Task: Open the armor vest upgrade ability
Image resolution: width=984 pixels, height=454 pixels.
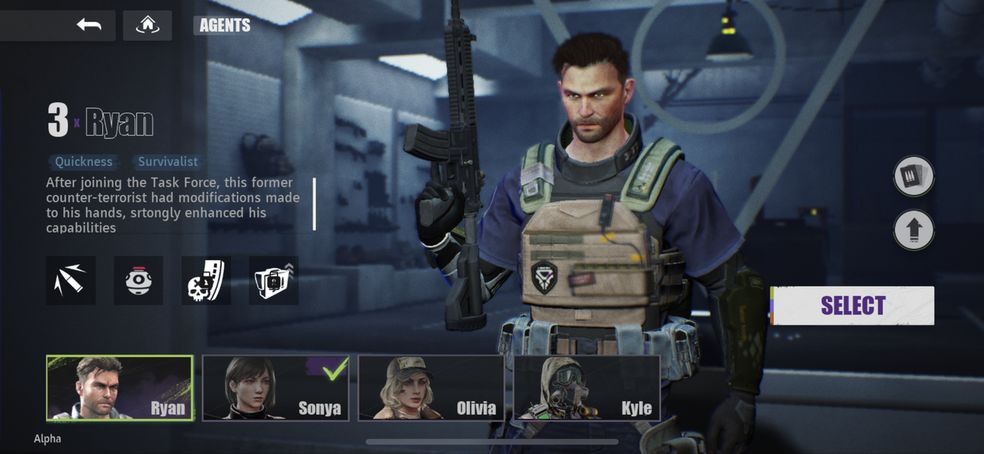Action: [x=273, y=281]
